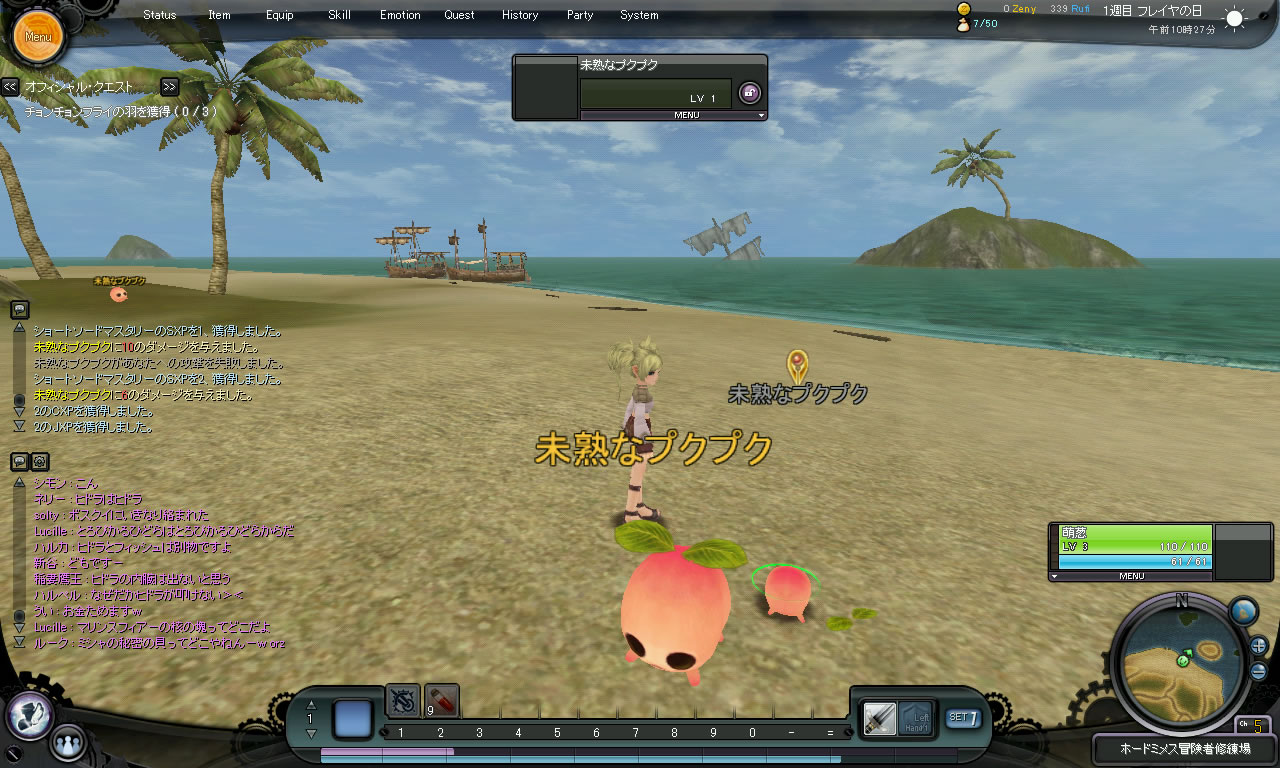Open the Item menu
The width and height of the screenshot is (1280, 768).
pos(219,15)
